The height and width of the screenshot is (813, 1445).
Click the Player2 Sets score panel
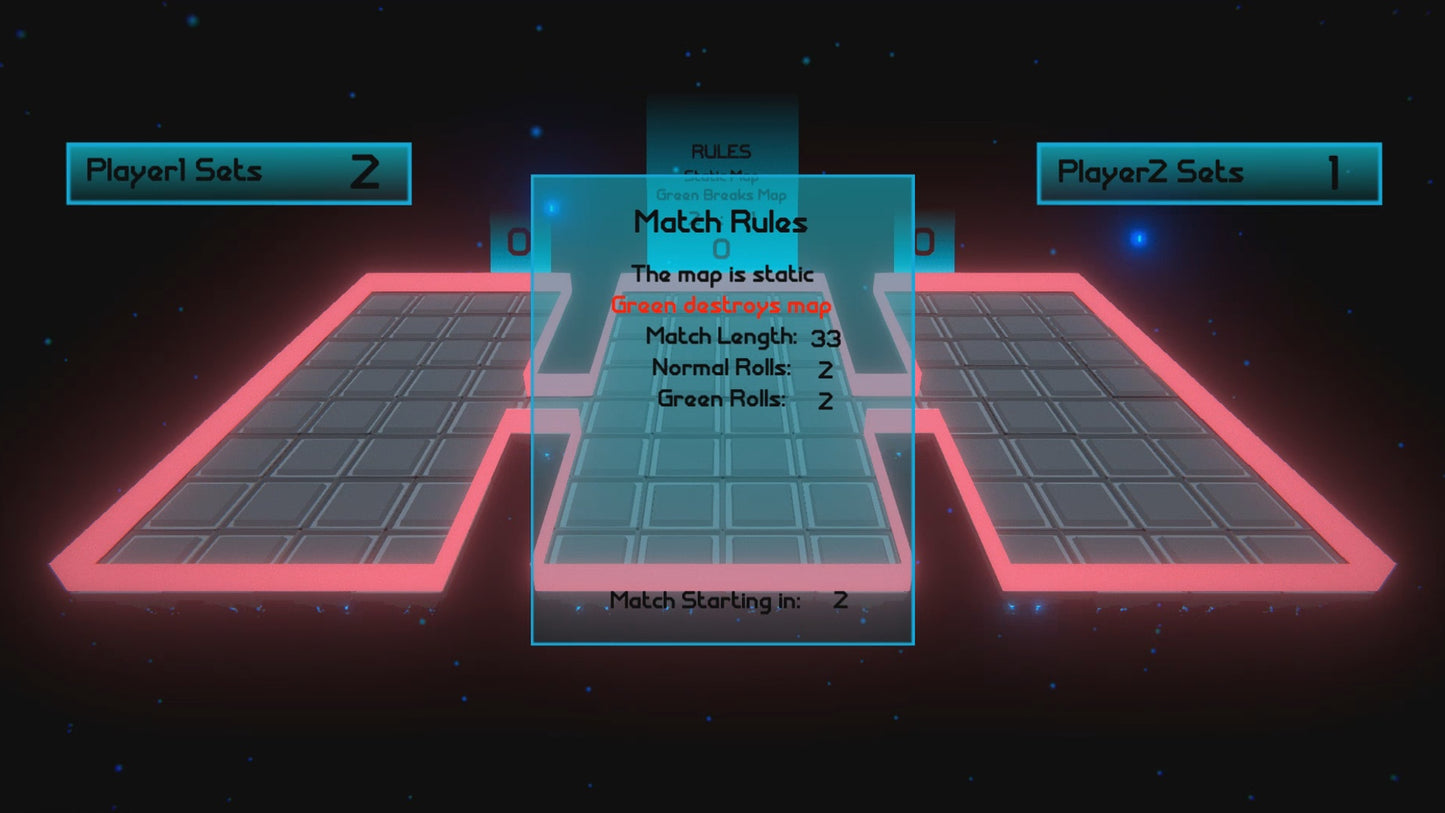tap(1207, 172)
